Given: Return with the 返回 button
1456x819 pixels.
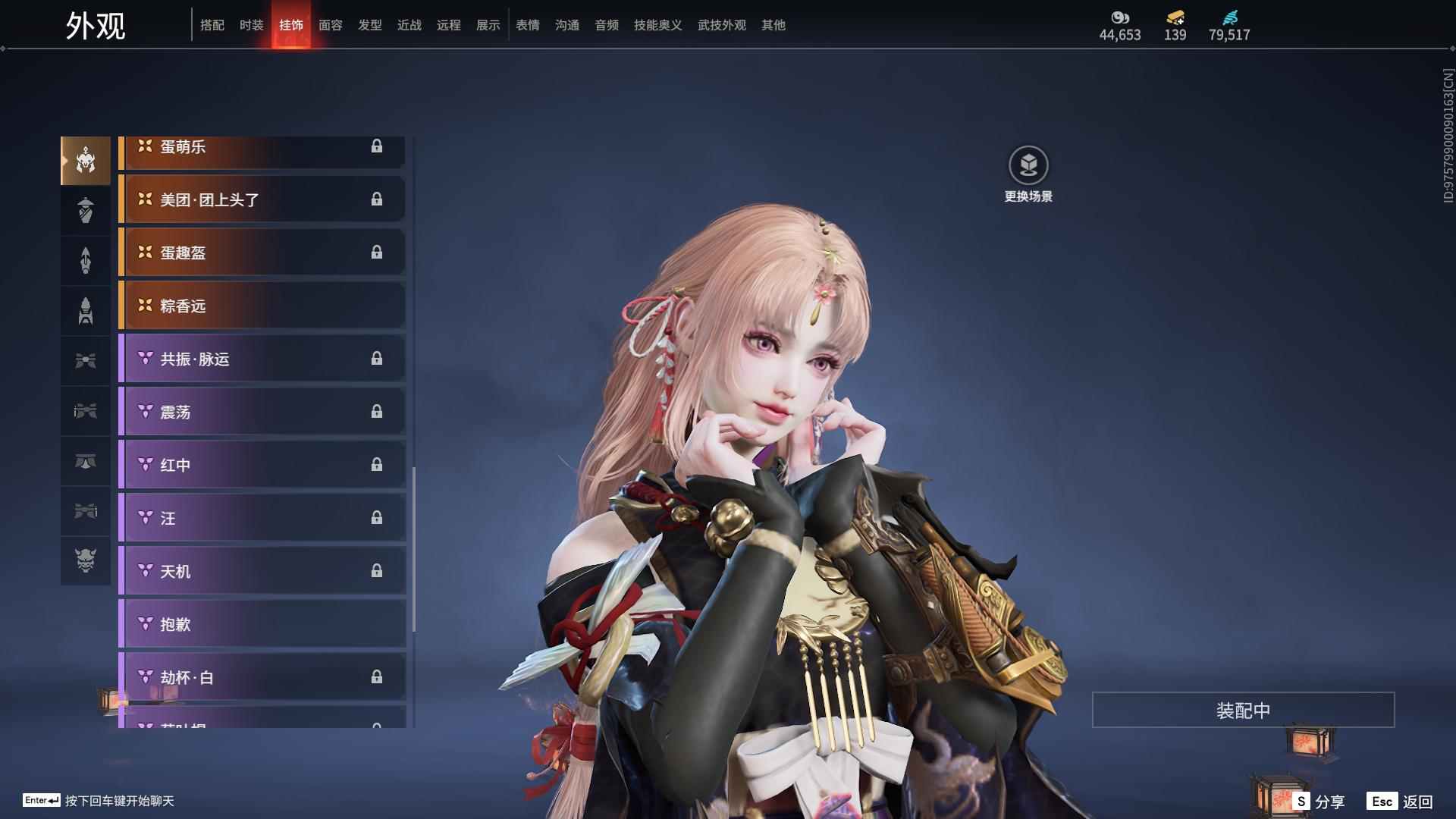Looking at the screenshot, I should coord(1400,802).
